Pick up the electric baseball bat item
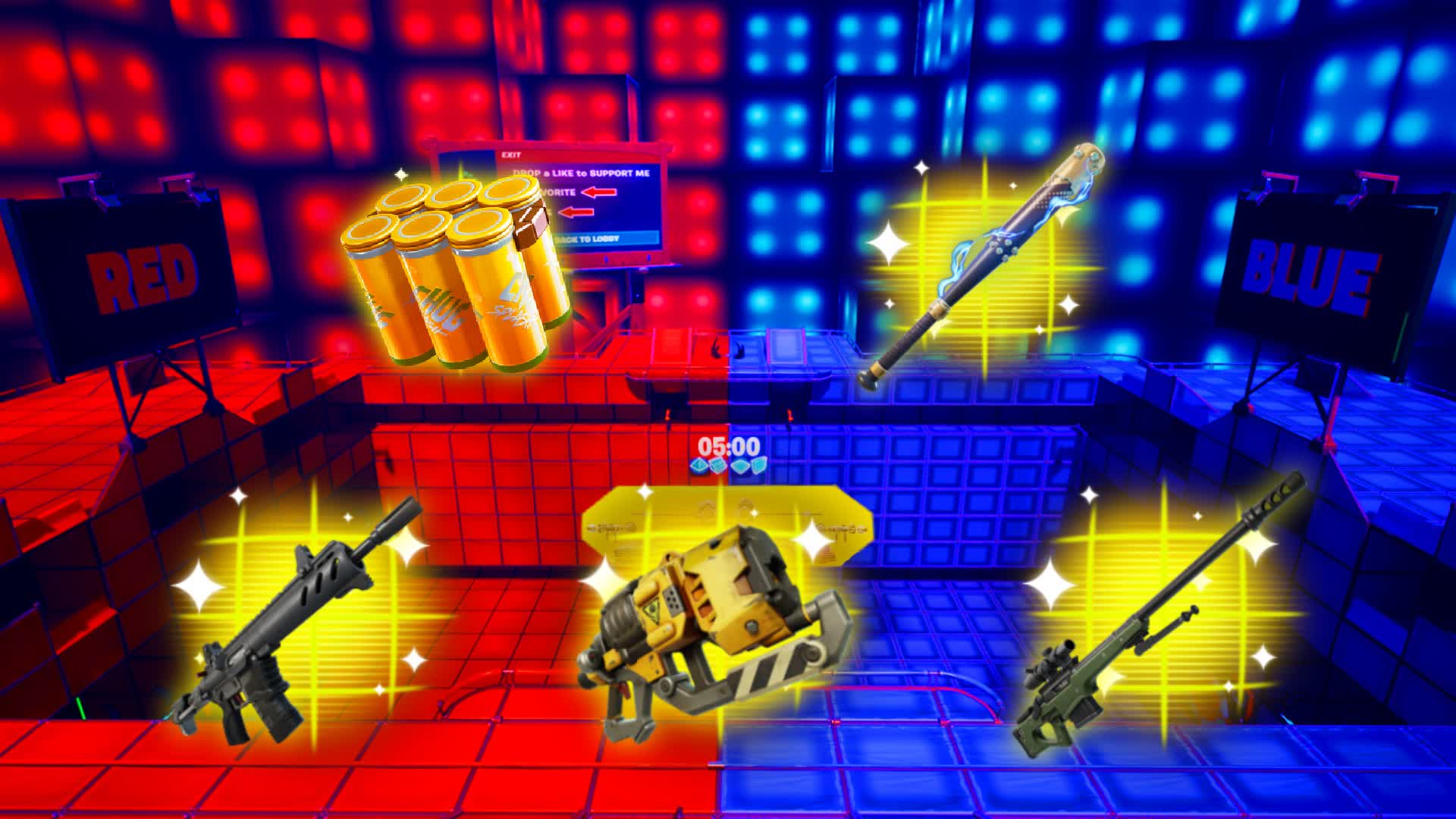1456x819 pixels. [x=986, y=265]
